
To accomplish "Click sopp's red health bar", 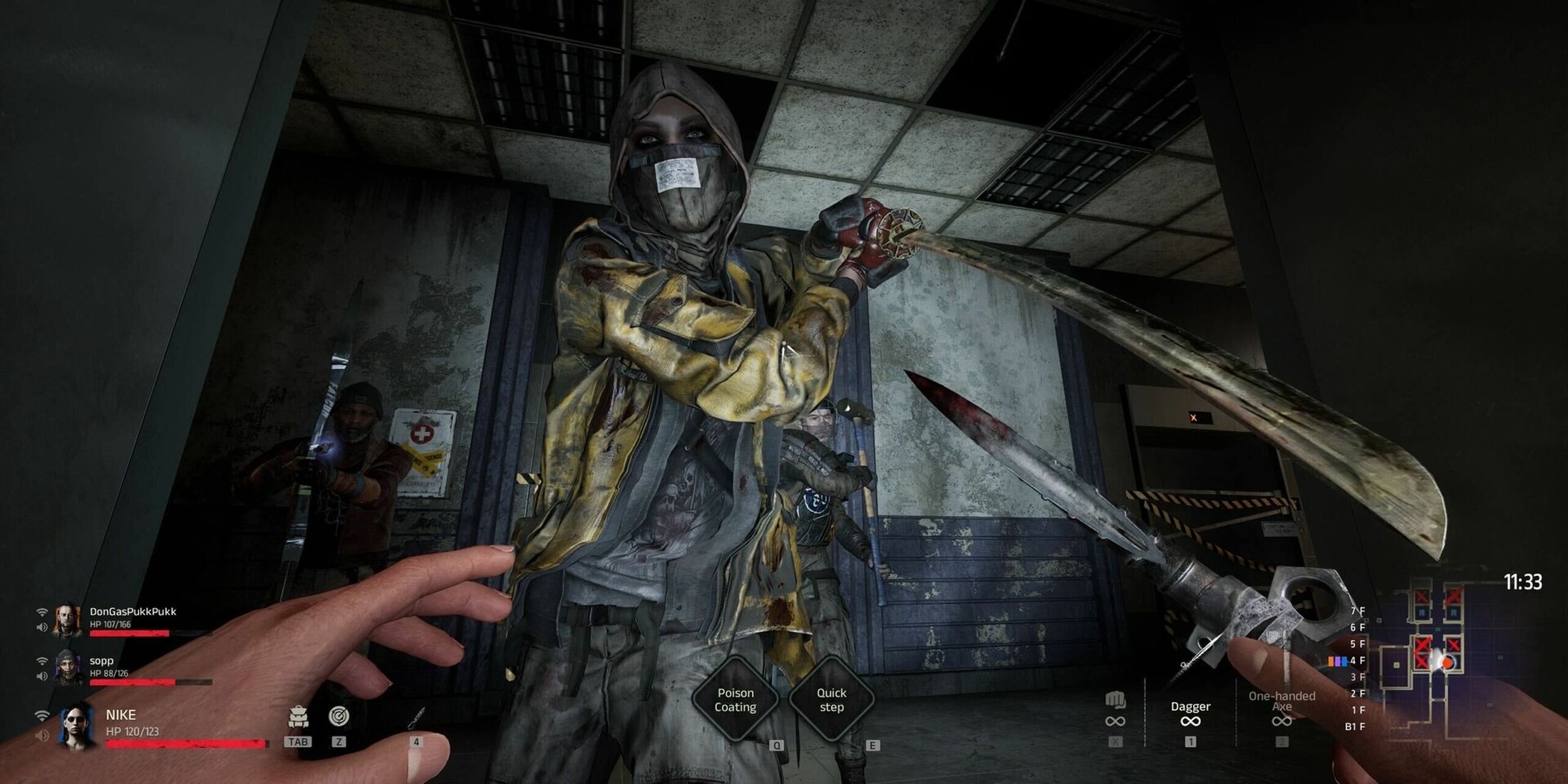I will coord(132,681).
